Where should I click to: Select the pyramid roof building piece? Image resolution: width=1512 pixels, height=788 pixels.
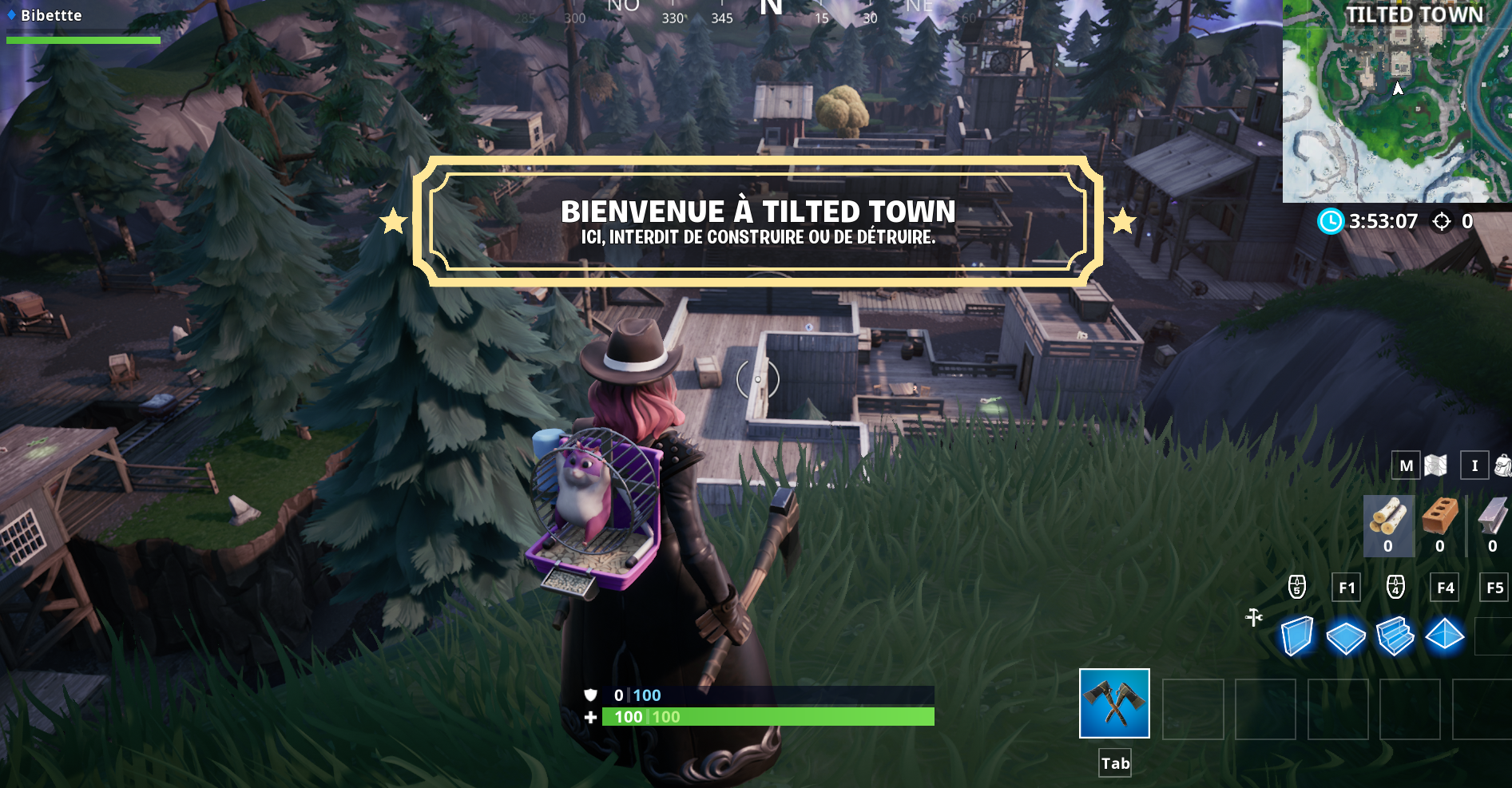(1445, 636)
